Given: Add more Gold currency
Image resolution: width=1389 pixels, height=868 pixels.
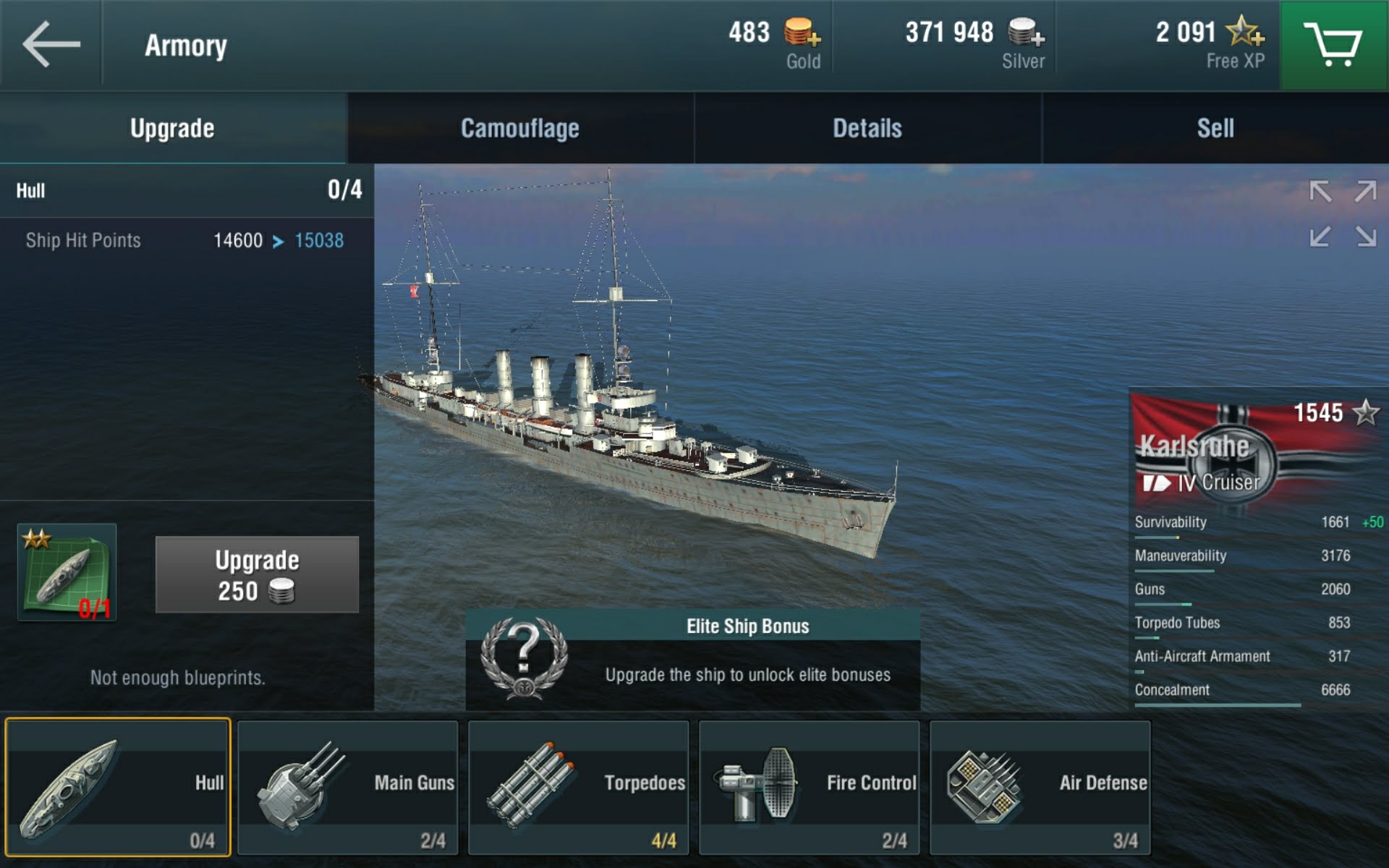Looking at the screenshot, I should tap(802, 33).
